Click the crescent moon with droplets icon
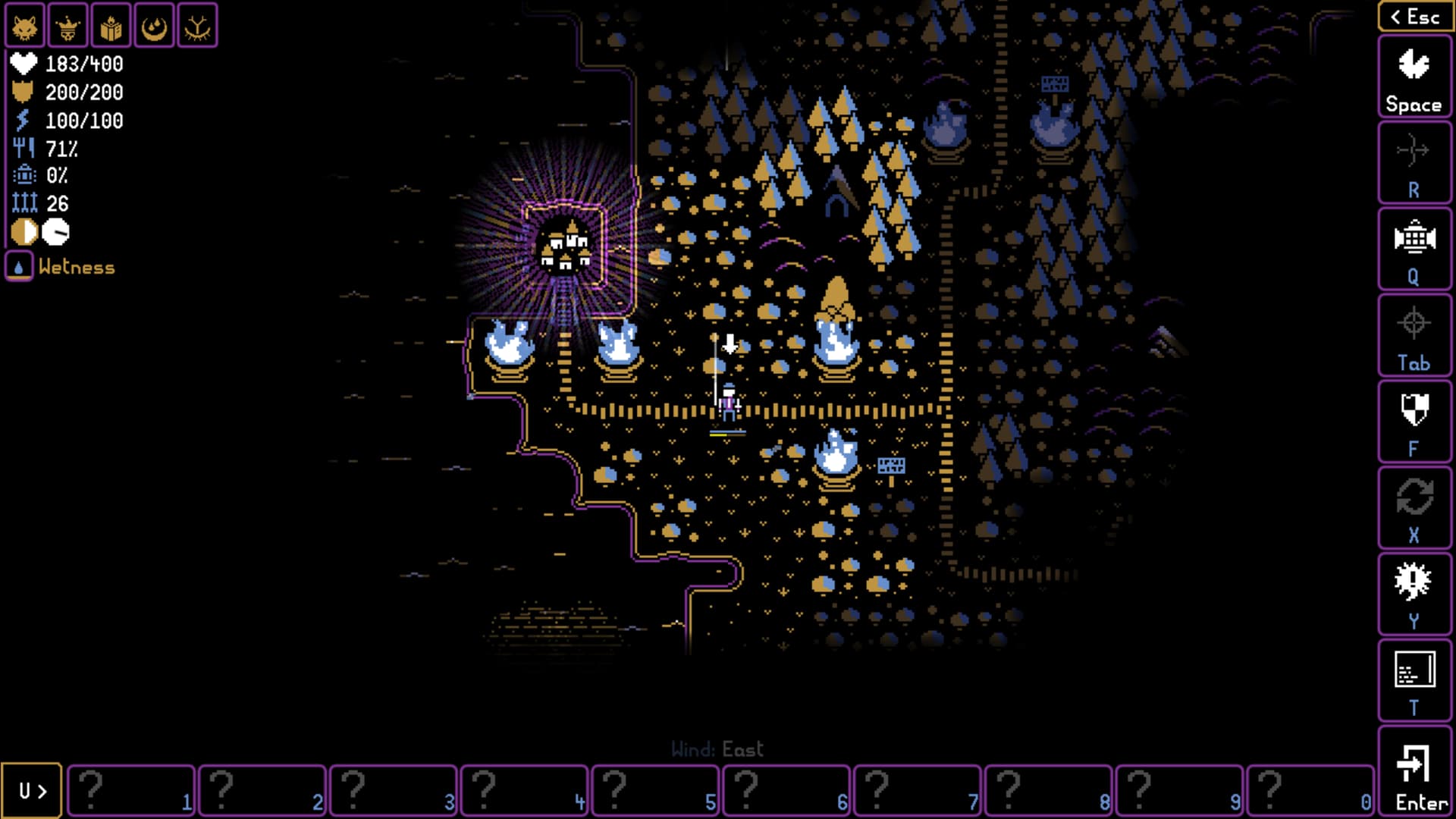 click(155, 27)
